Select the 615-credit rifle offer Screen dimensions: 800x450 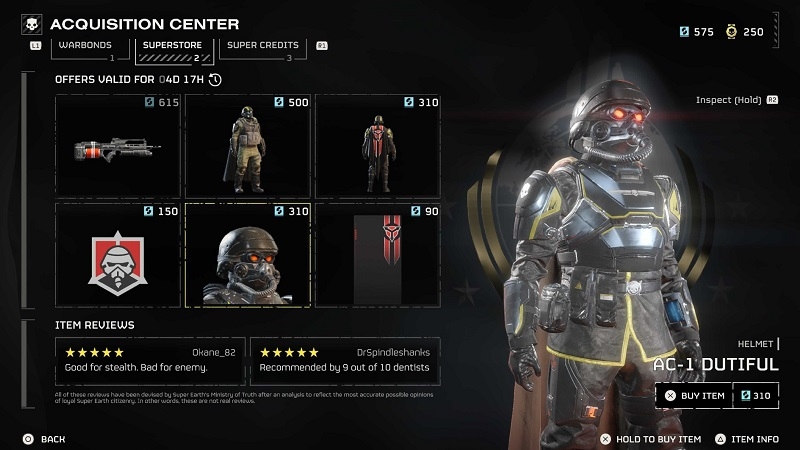[x=118, y=146]
